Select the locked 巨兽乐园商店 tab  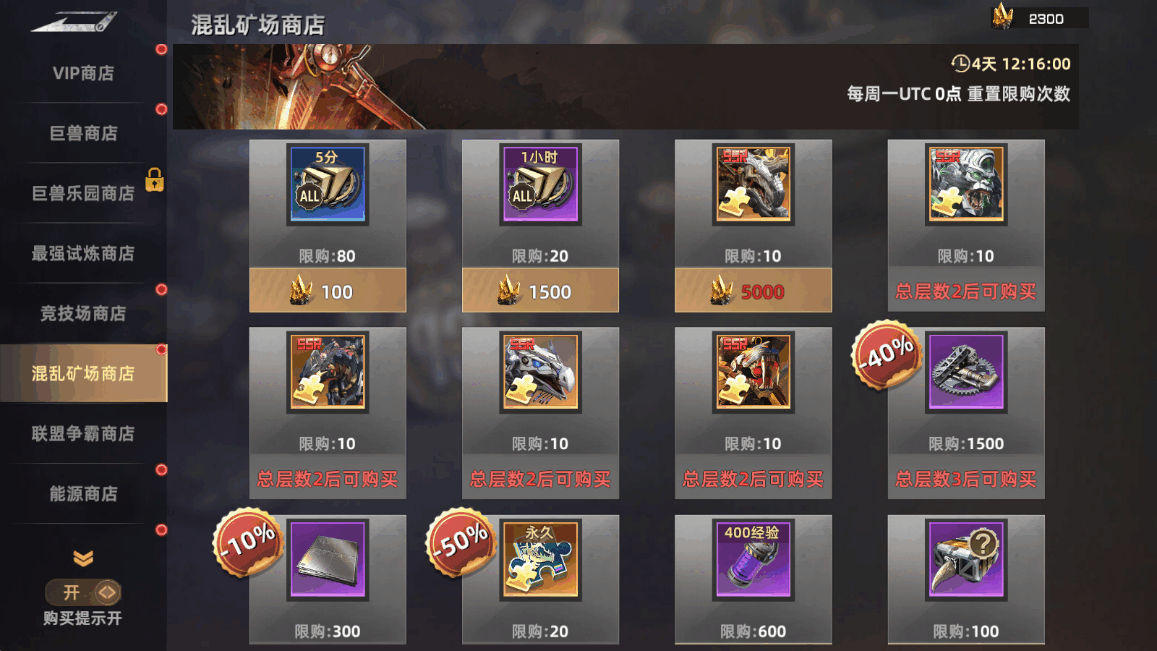point(83,193)
